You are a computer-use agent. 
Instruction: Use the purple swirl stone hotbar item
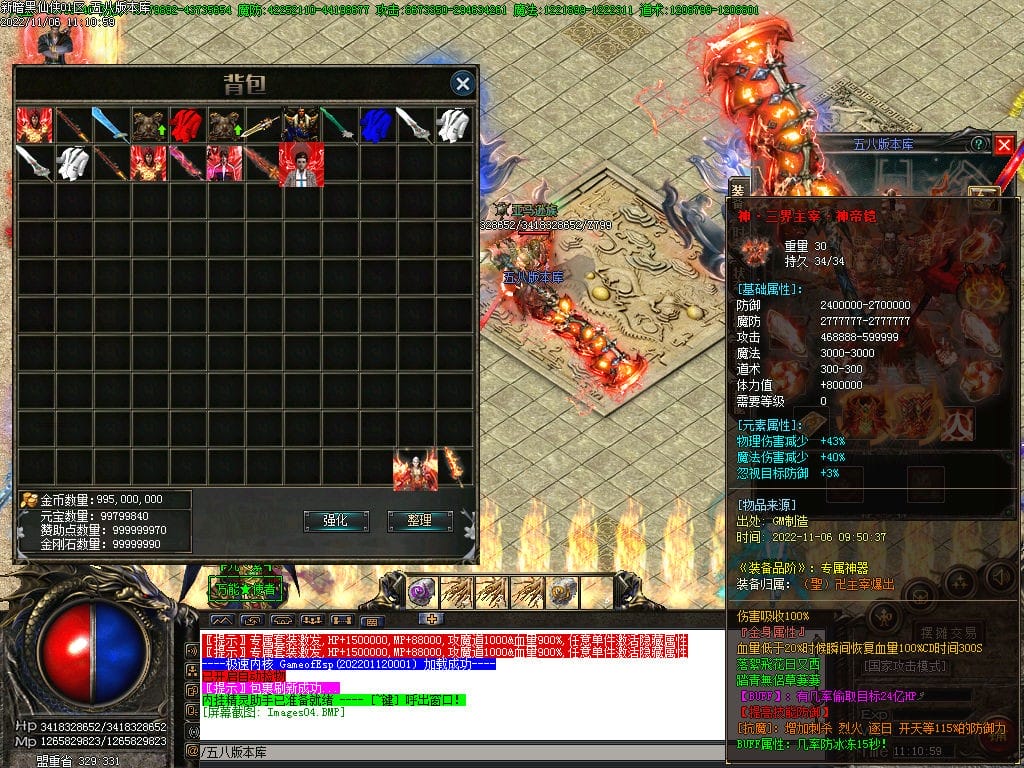click(x=421, y=592)
